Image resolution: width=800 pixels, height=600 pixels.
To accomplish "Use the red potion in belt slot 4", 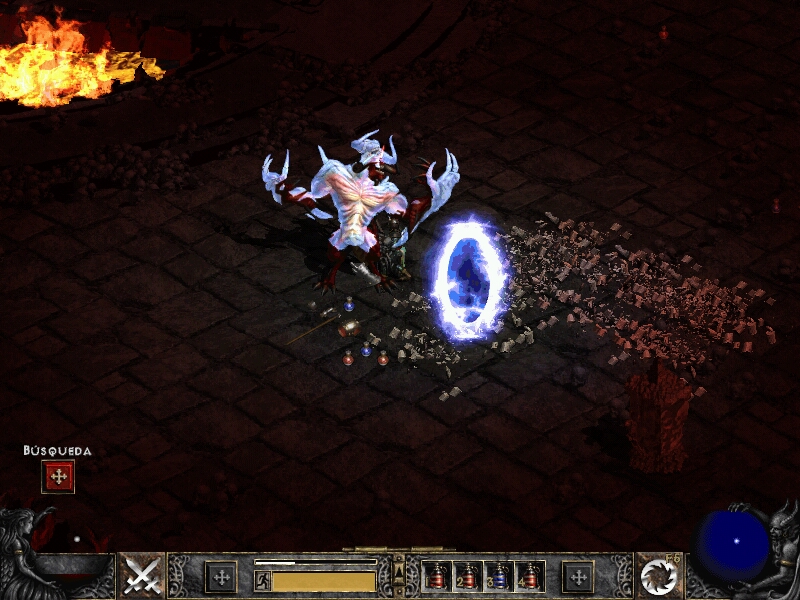I will coord(528,577).
